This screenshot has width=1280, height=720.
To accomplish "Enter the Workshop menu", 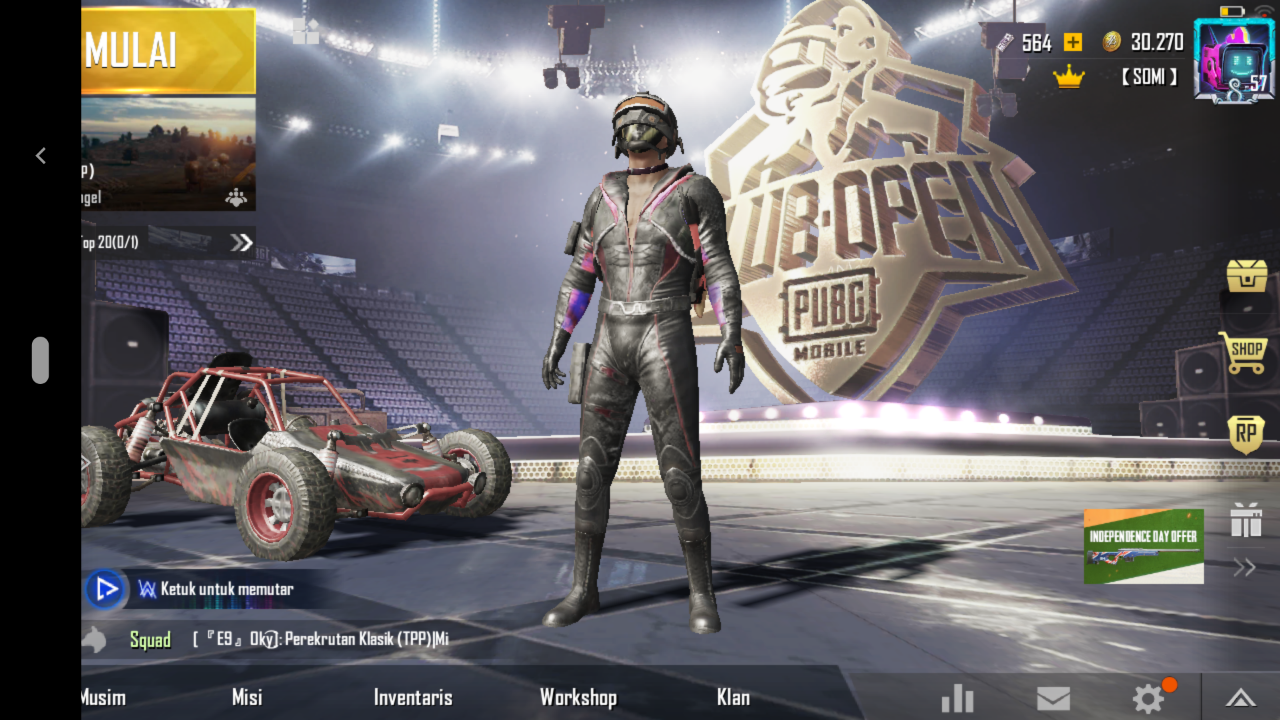I will pos(578,697).
